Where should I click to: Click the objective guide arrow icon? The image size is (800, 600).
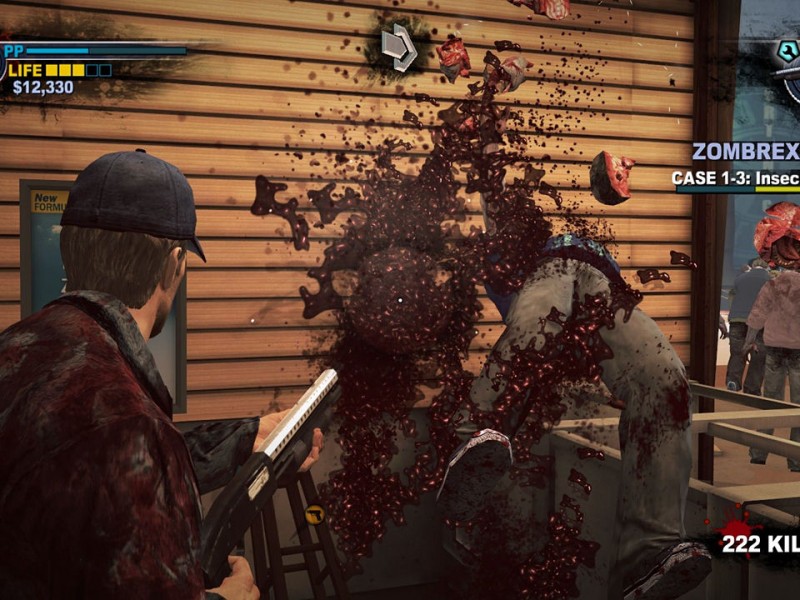point(398,48)
